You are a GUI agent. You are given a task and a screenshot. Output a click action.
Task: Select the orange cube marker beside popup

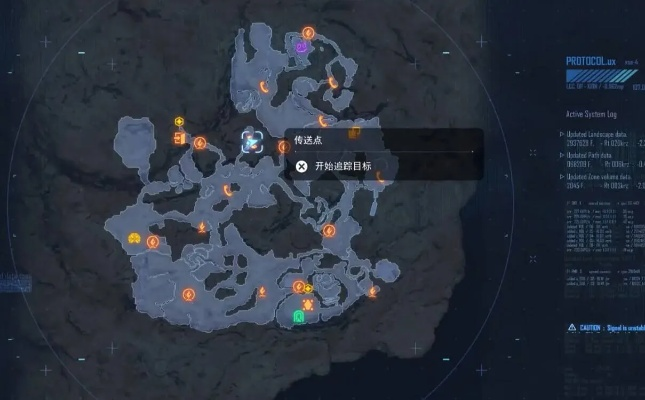tap(354, 133)
